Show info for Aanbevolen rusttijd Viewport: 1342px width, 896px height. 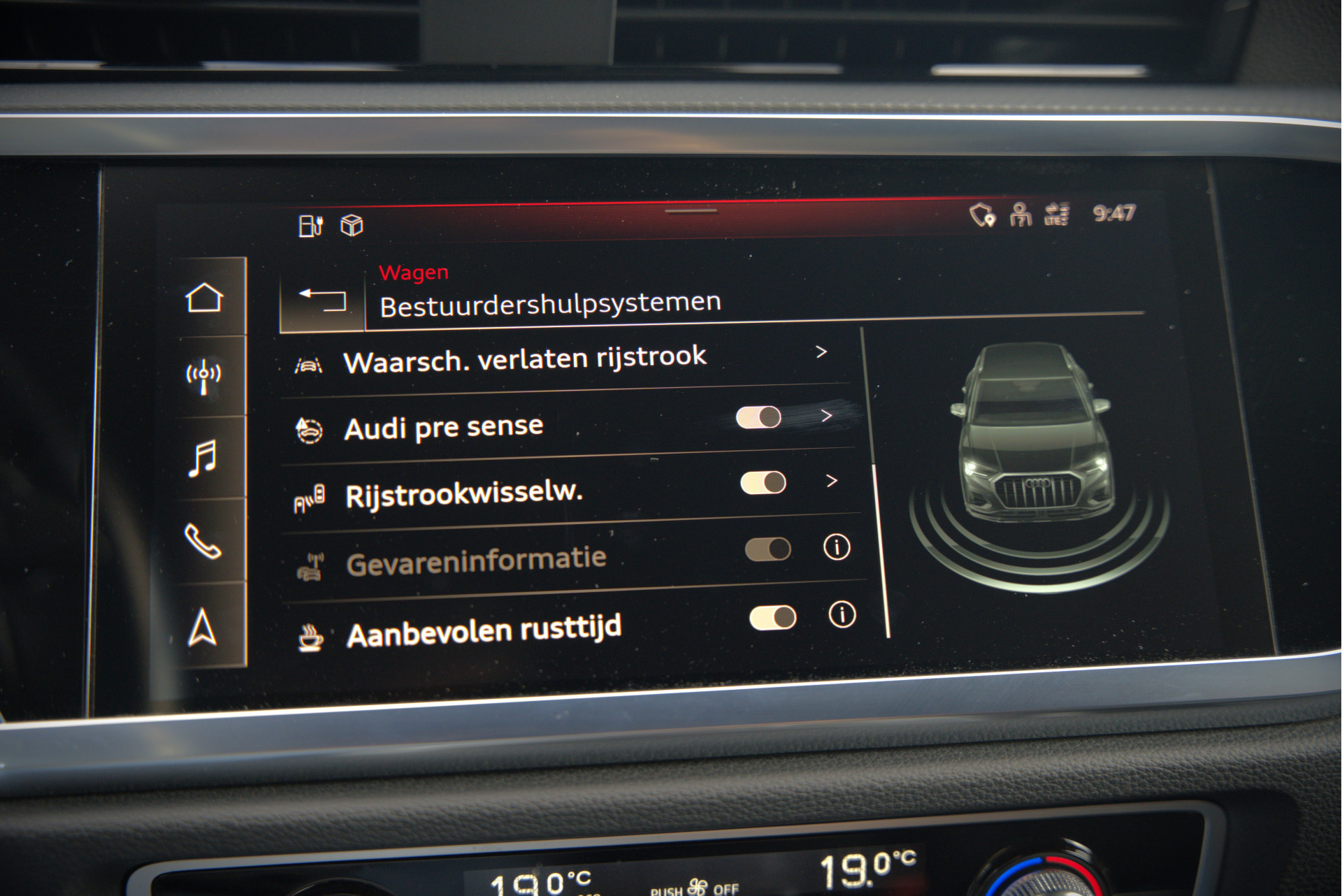842,614
